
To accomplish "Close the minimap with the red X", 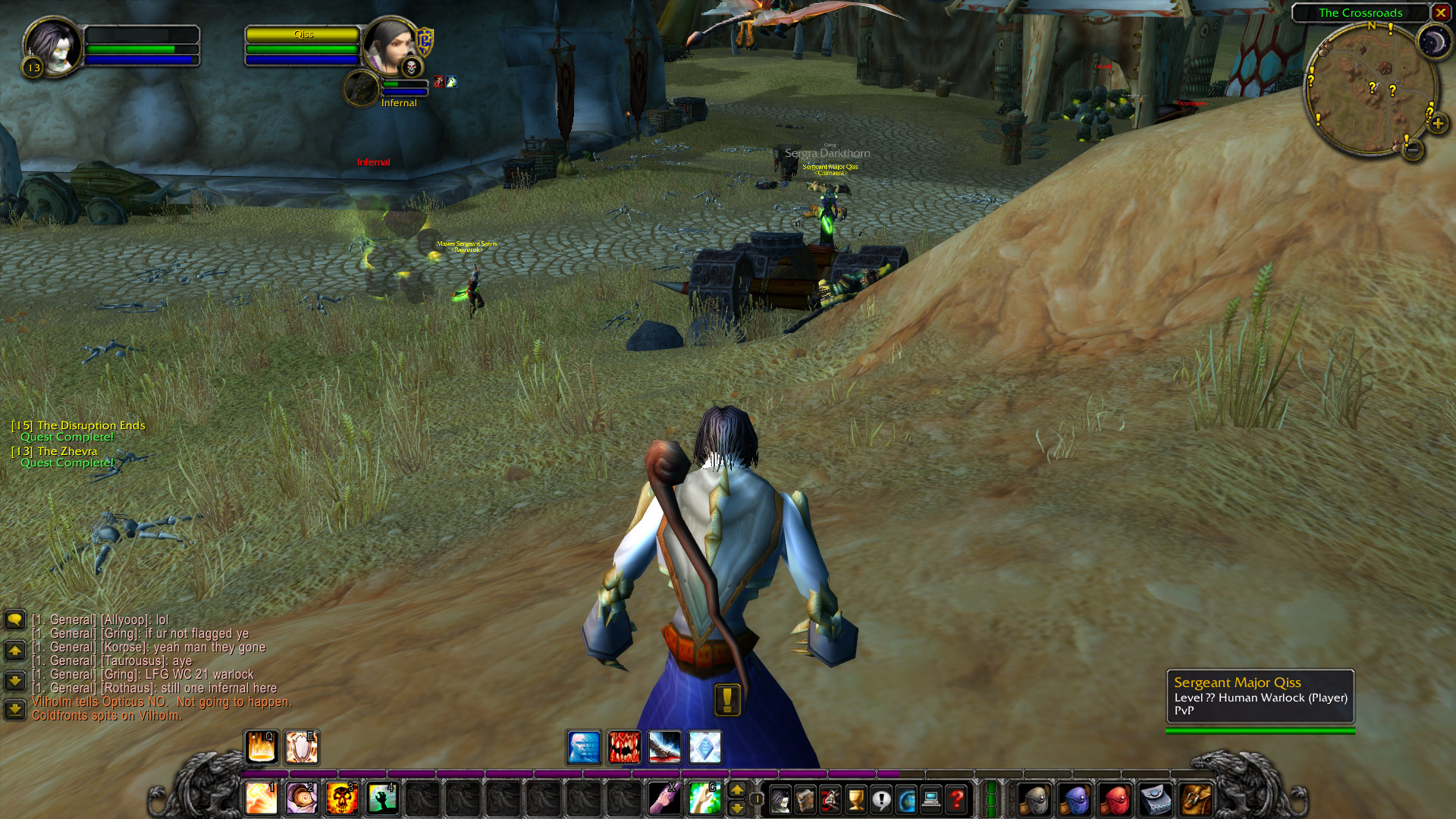I will pyautogui.click(x=1440, y=13).
